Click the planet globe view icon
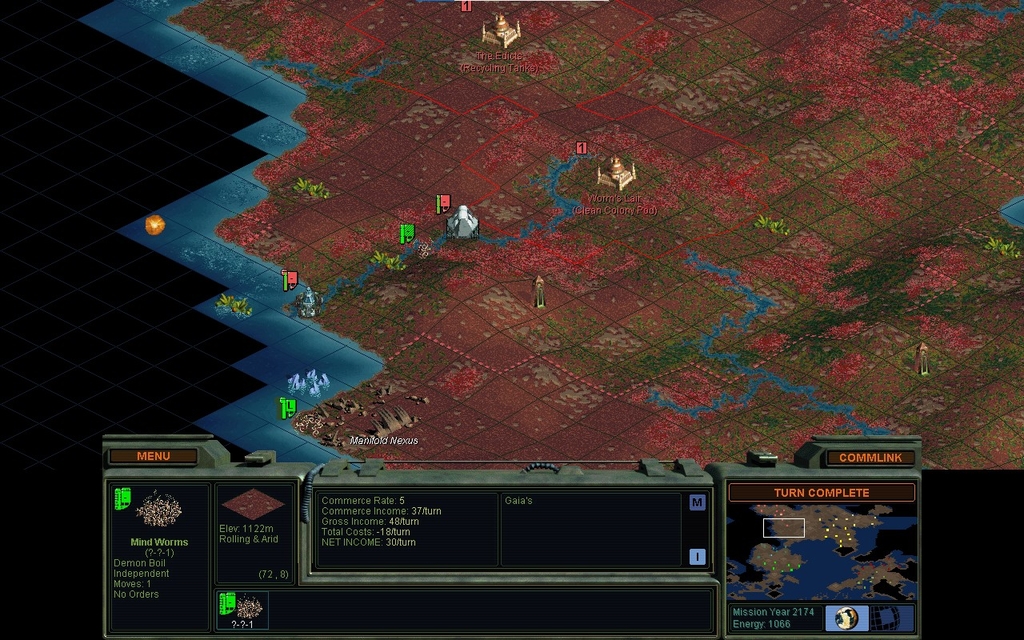This screenshot has width=1024, height=640. pos(847,618)
